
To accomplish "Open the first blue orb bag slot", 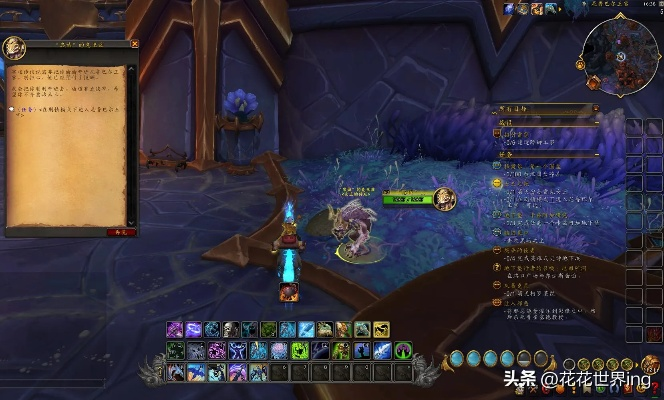I will click(456, 357).
